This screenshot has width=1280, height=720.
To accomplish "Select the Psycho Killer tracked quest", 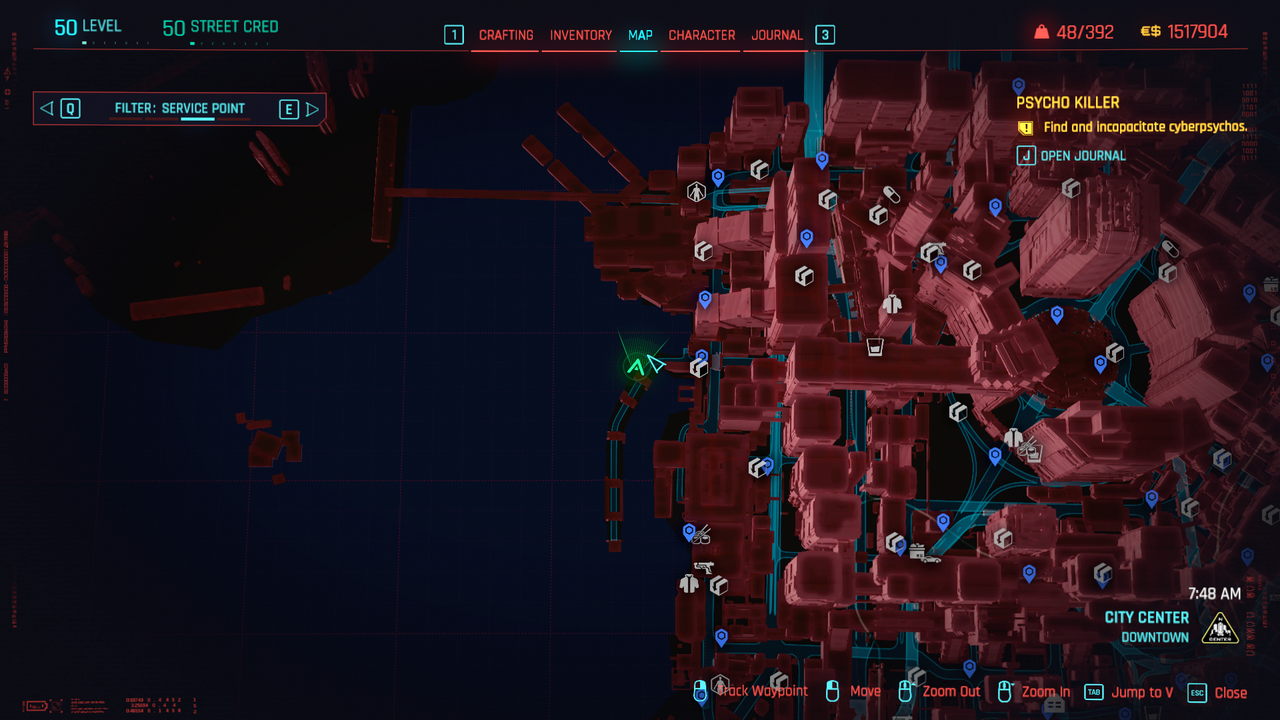I will tap(1068, 103).
